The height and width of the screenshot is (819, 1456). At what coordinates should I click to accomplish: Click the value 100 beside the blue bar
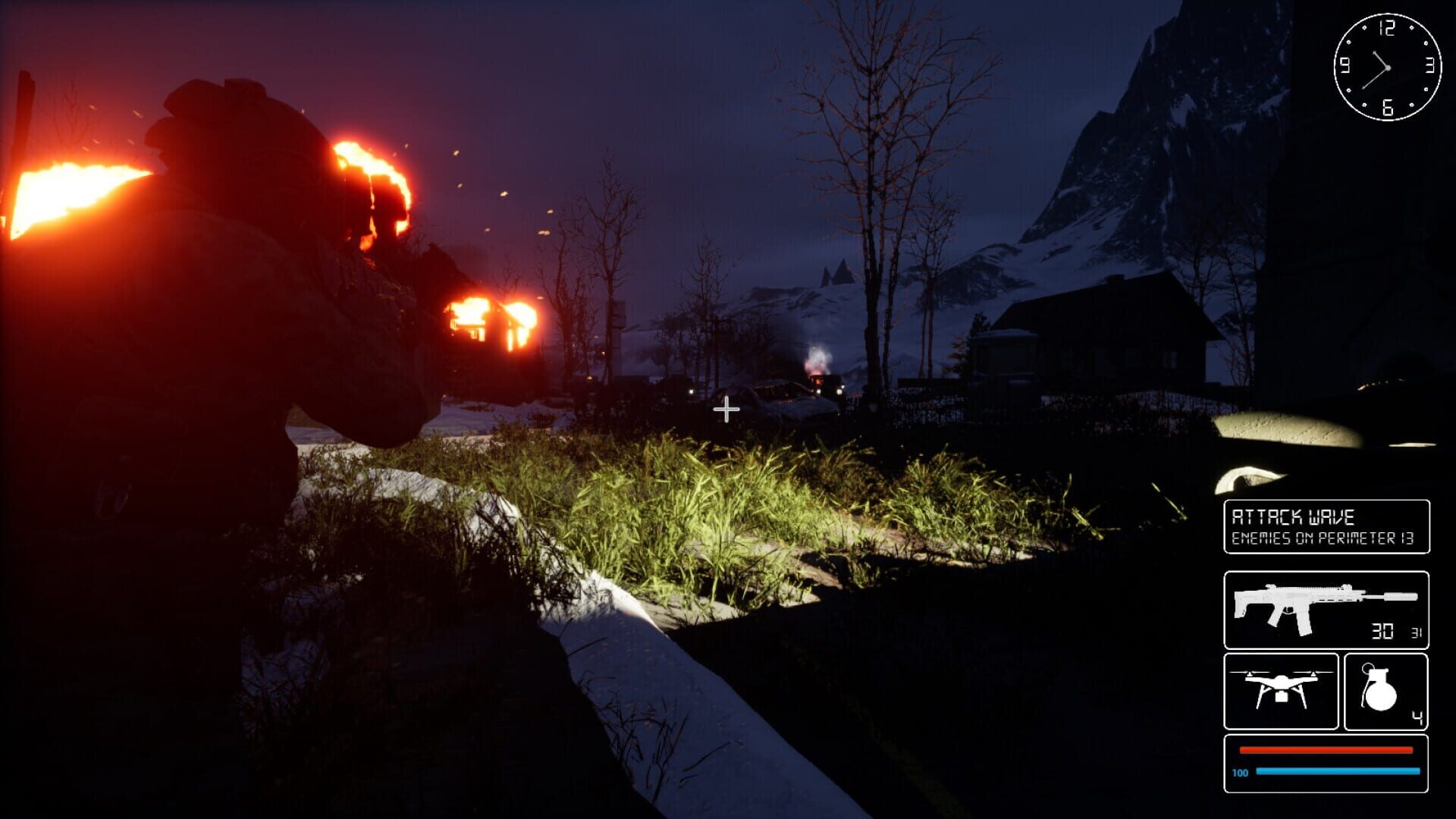click(x=1241, y=773)
